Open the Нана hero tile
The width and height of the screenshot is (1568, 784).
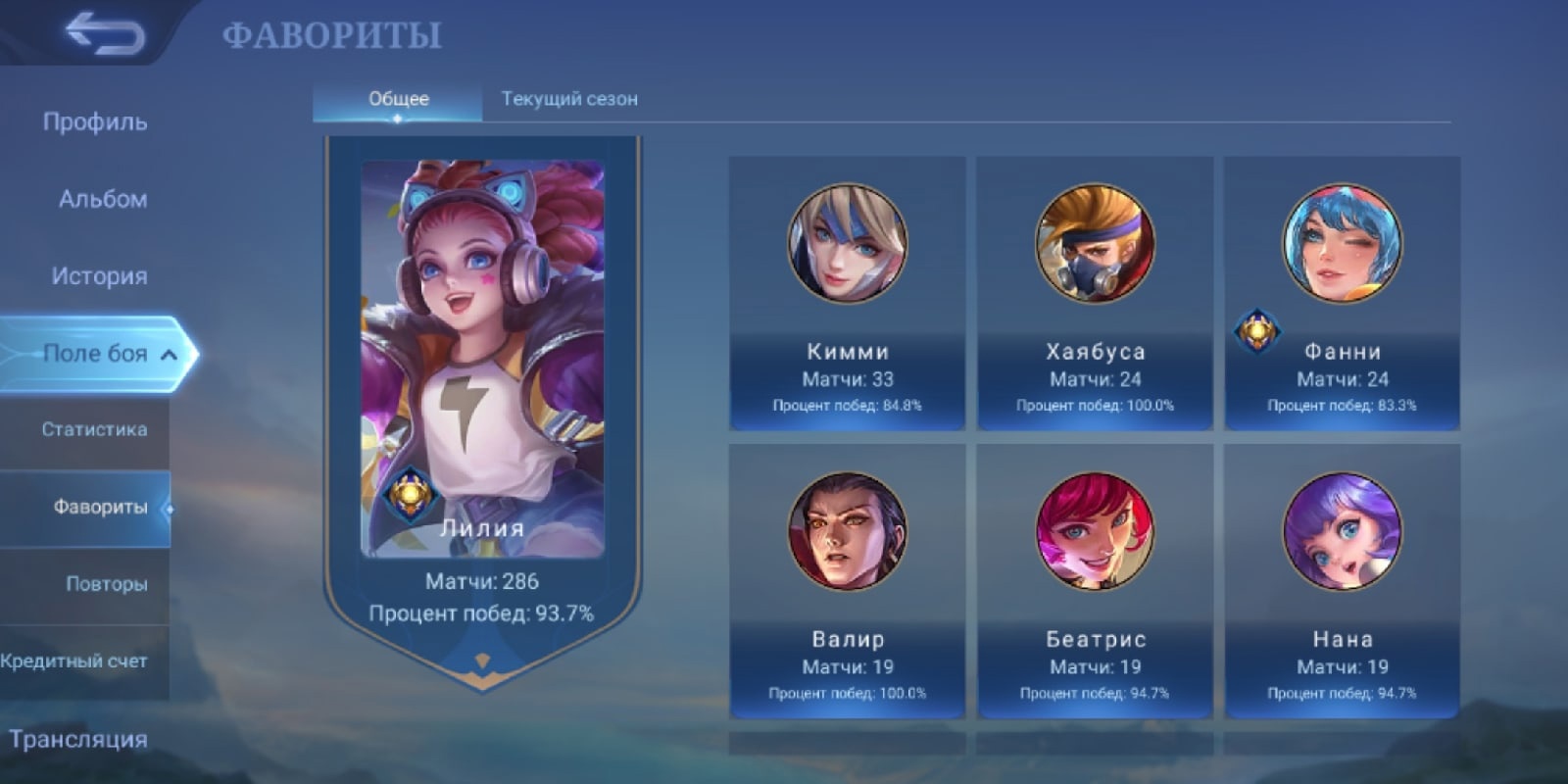[1342, 580]
